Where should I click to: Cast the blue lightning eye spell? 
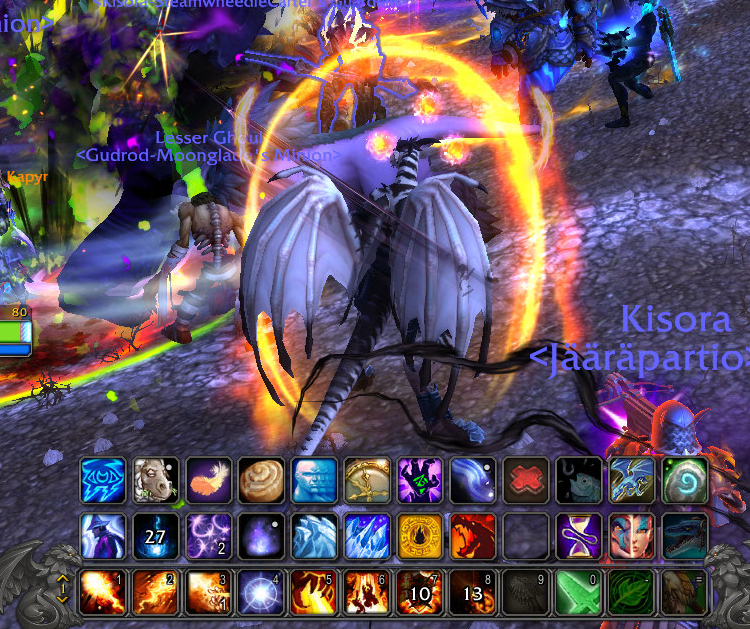pos(103,480)
